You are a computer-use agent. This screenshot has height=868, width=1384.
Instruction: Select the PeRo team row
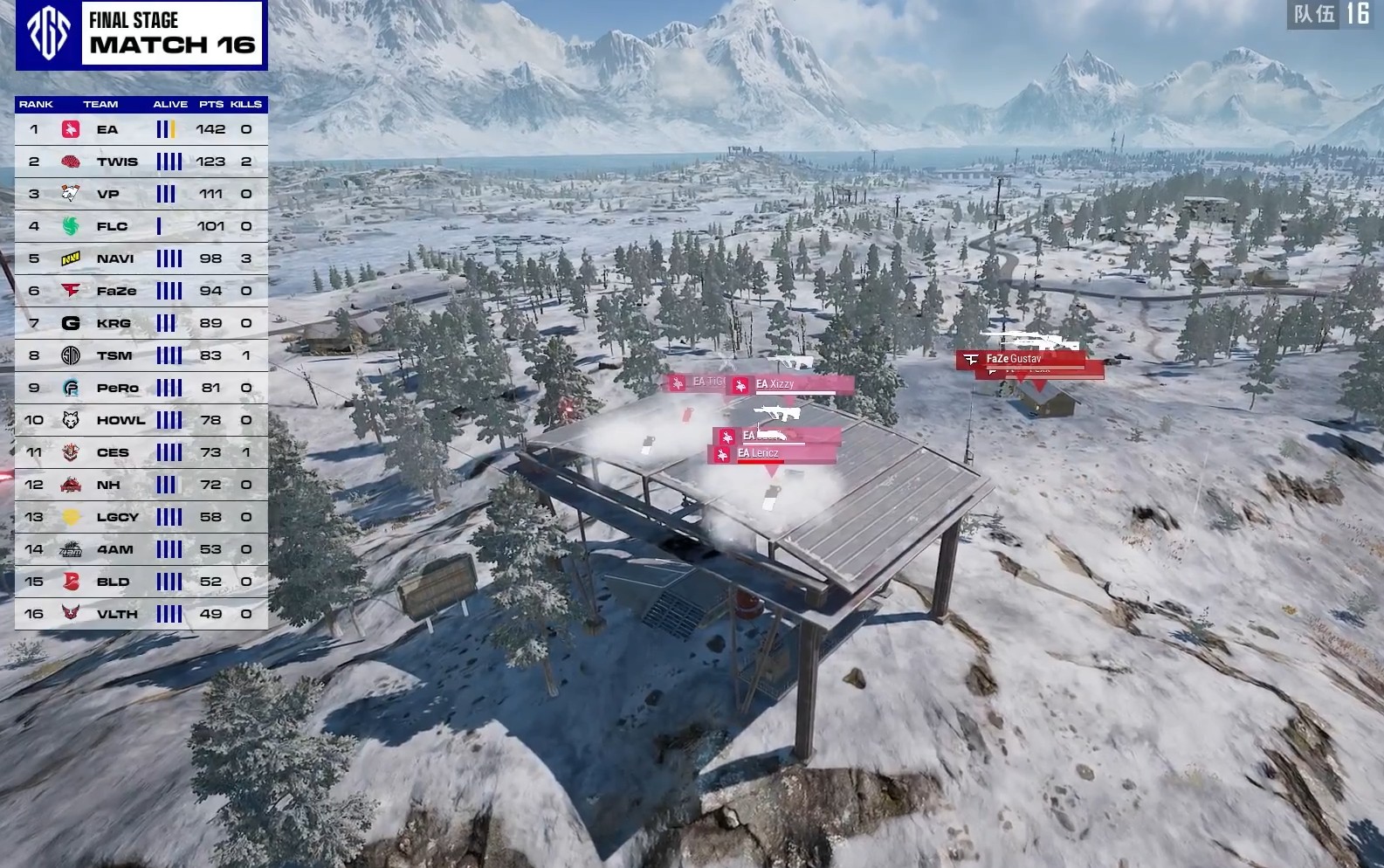pos(141,388)
